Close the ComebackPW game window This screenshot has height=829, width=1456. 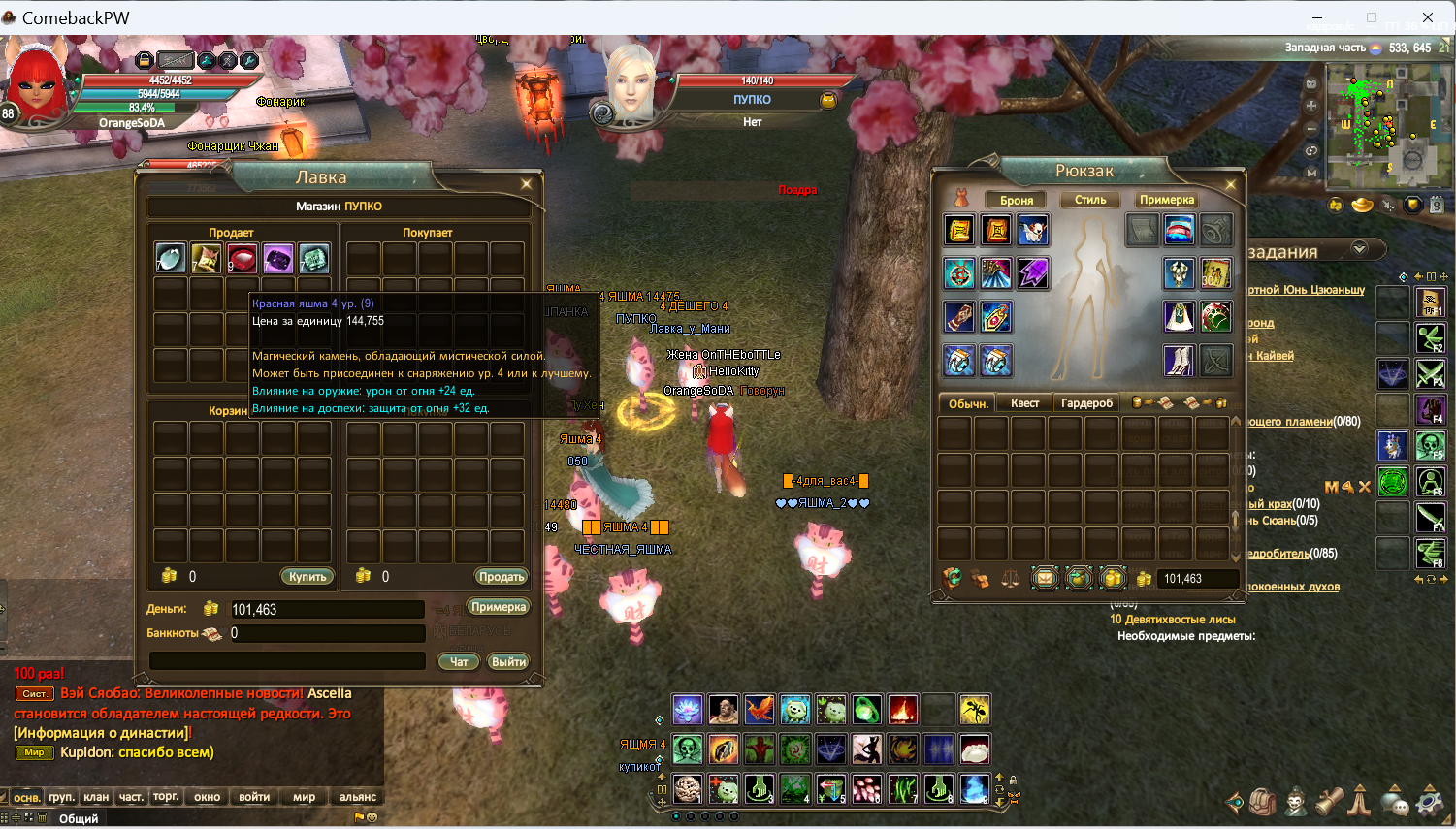tap(1428, 17)
